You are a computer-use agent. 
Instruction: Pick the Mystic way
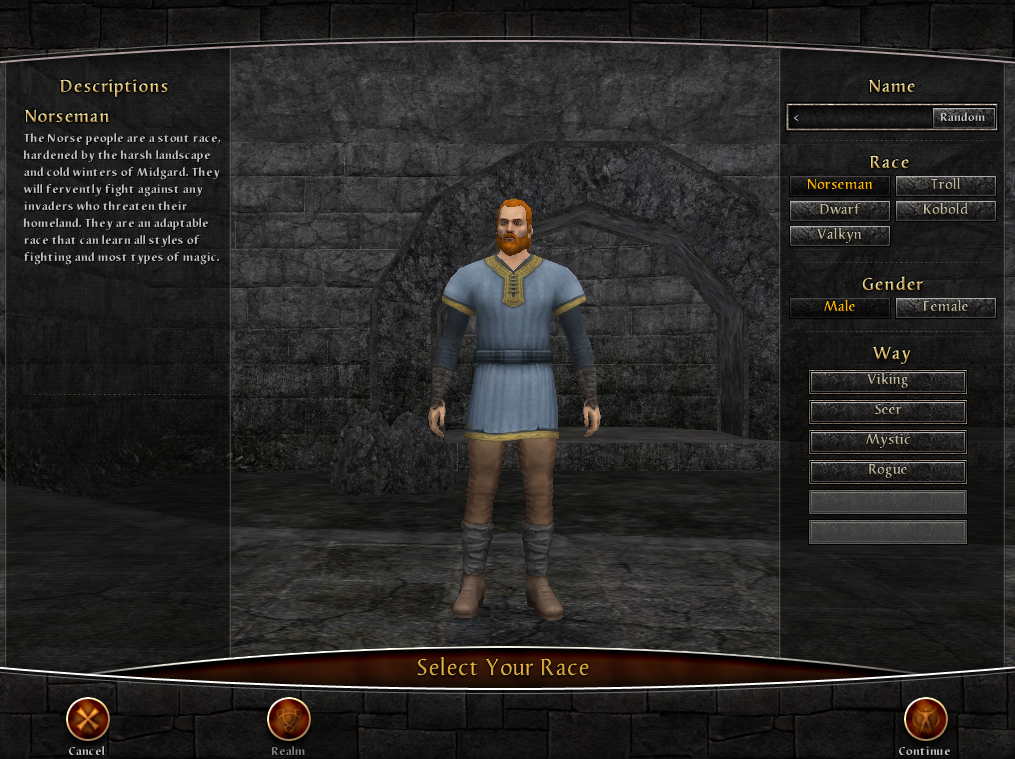click(887, 441)
